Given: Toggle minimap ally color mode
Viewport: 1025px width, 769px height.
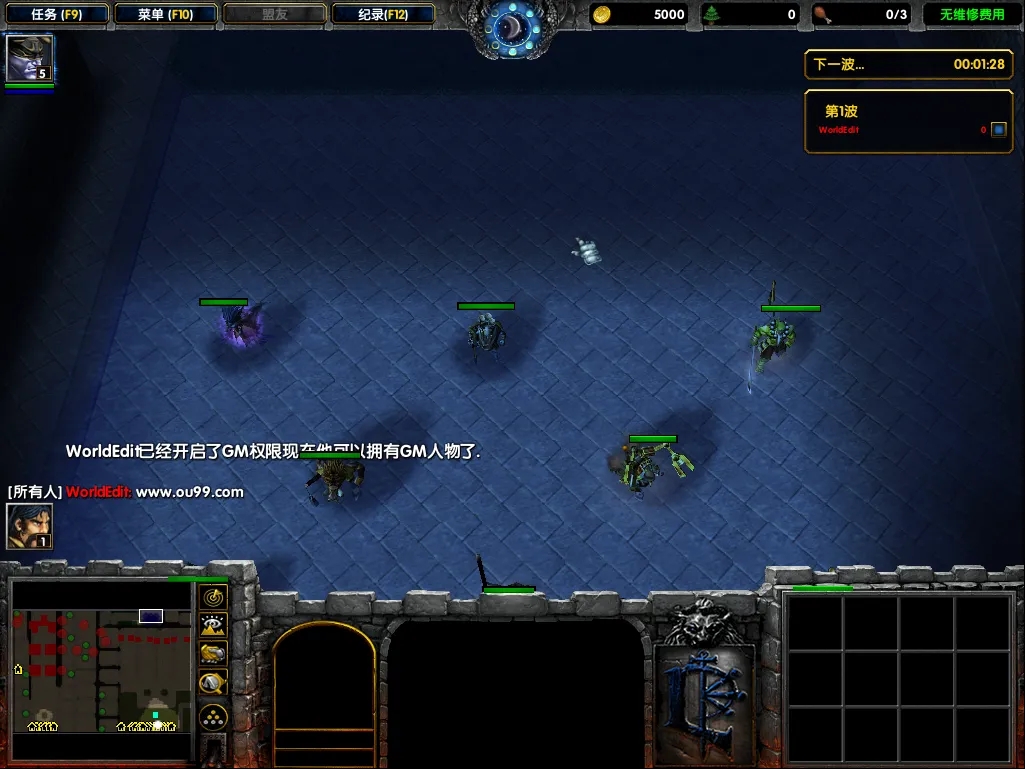Looking at the screenshot, I should [213, 654].
